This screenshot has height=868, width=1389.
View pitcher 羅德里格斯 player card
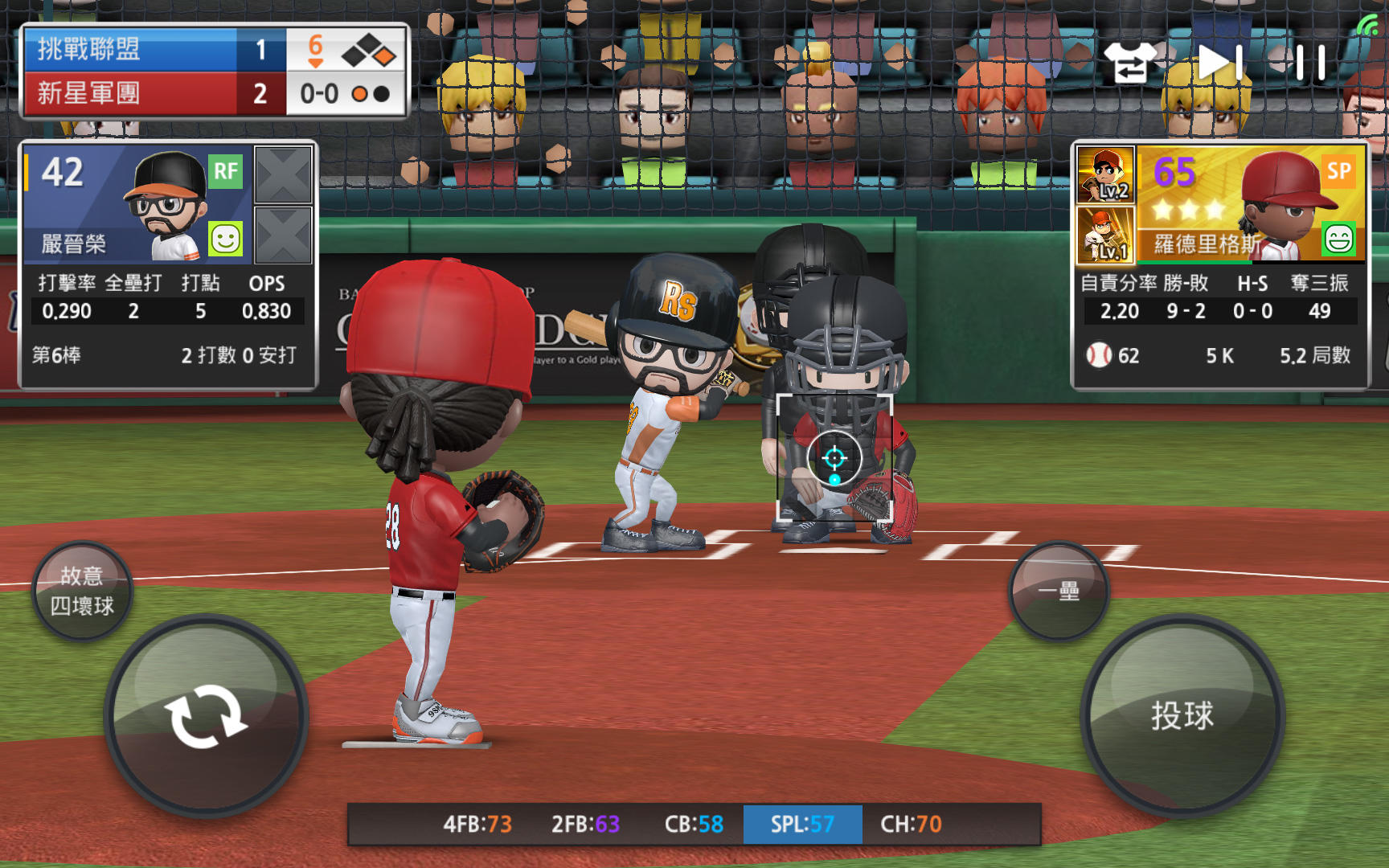point(1251,204)
